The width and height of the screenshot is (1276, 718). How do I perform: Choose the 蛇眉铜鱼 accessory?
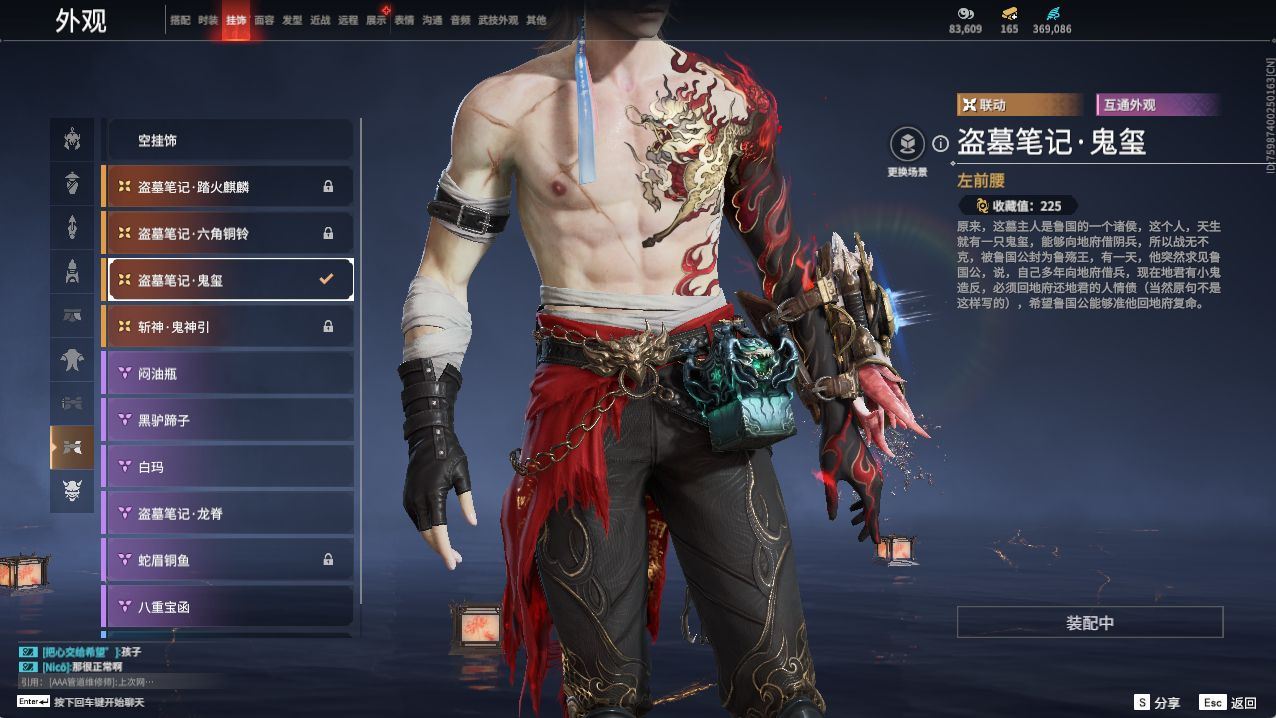229,560
